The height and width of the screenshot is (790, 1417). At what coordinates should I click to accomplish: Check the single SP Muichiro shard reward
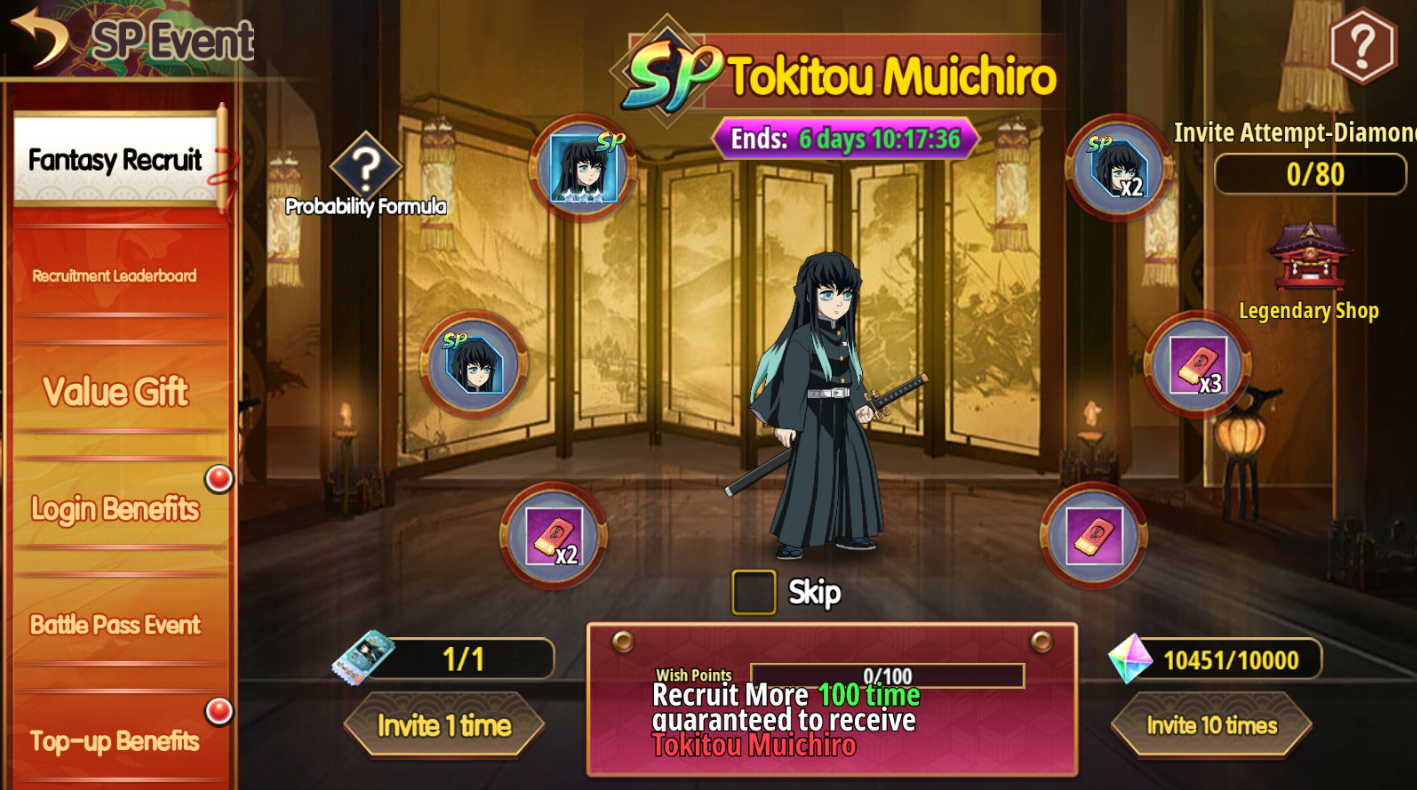tap(474, 364)
